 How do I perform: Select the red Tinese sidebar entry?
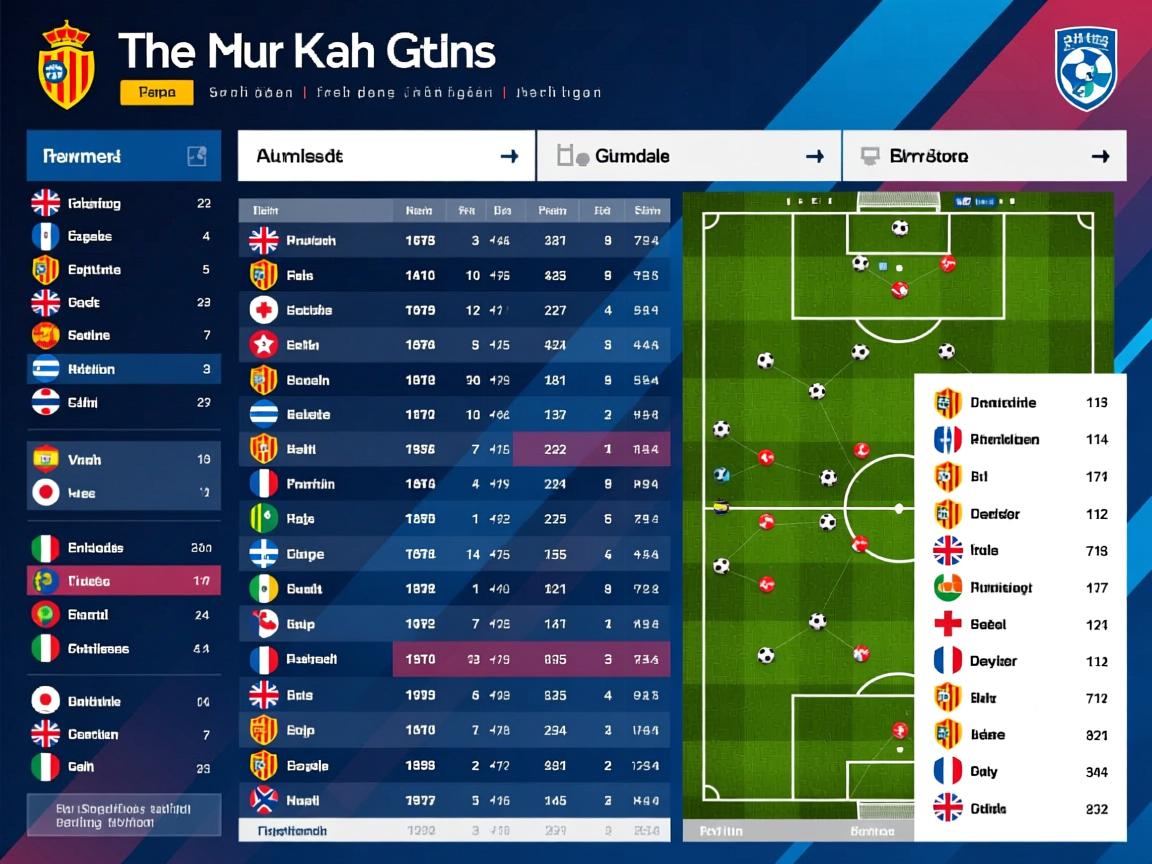123,581
